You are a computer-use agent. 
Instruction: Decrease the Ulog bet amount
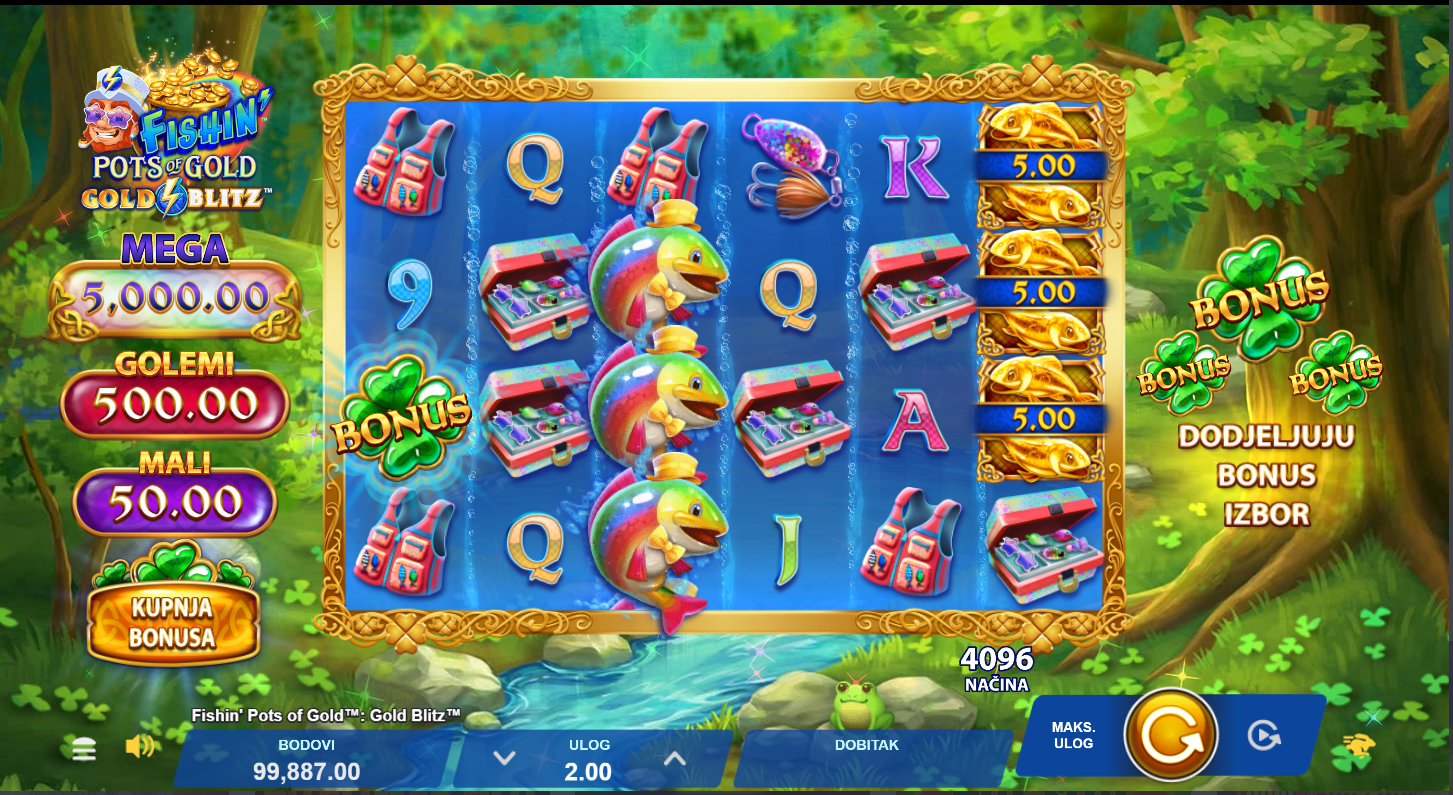(505, 758)
